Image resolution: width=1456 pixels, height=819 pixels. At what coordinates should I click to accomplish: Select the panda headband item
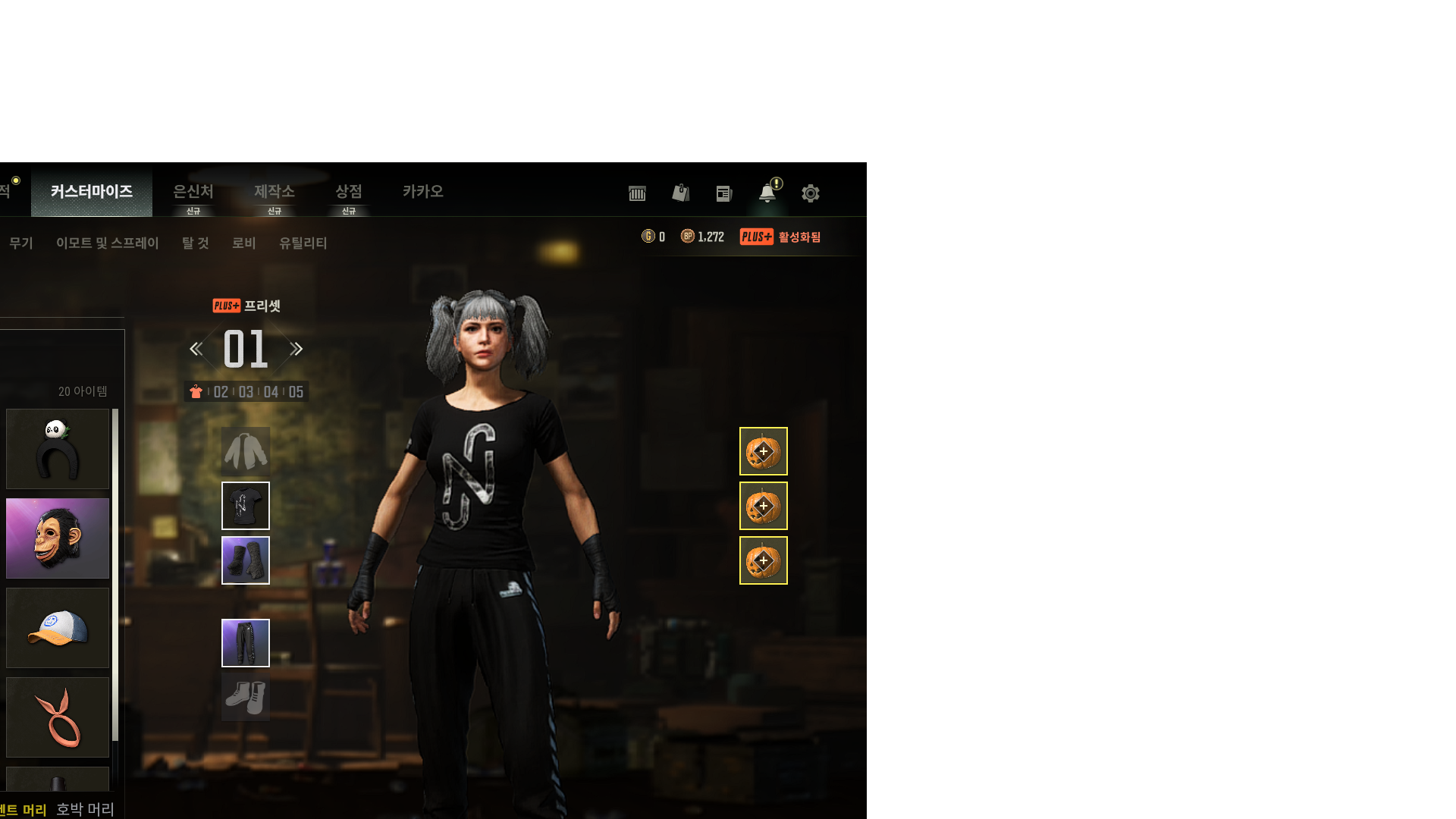click(x=58, y=449)
